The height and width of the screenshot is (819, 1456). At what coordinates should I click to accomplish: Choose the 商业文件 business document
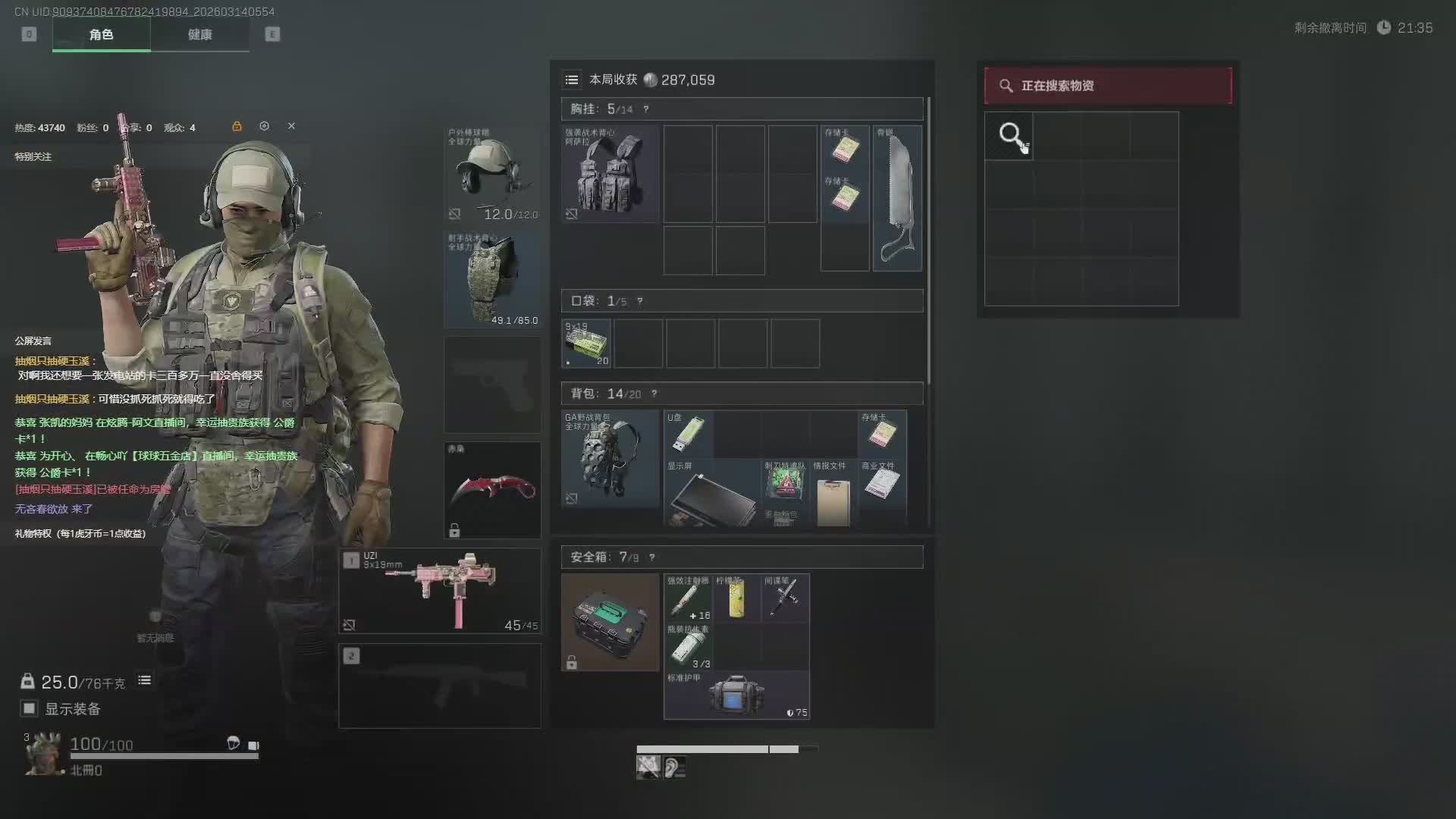click(x=882, y=482)
